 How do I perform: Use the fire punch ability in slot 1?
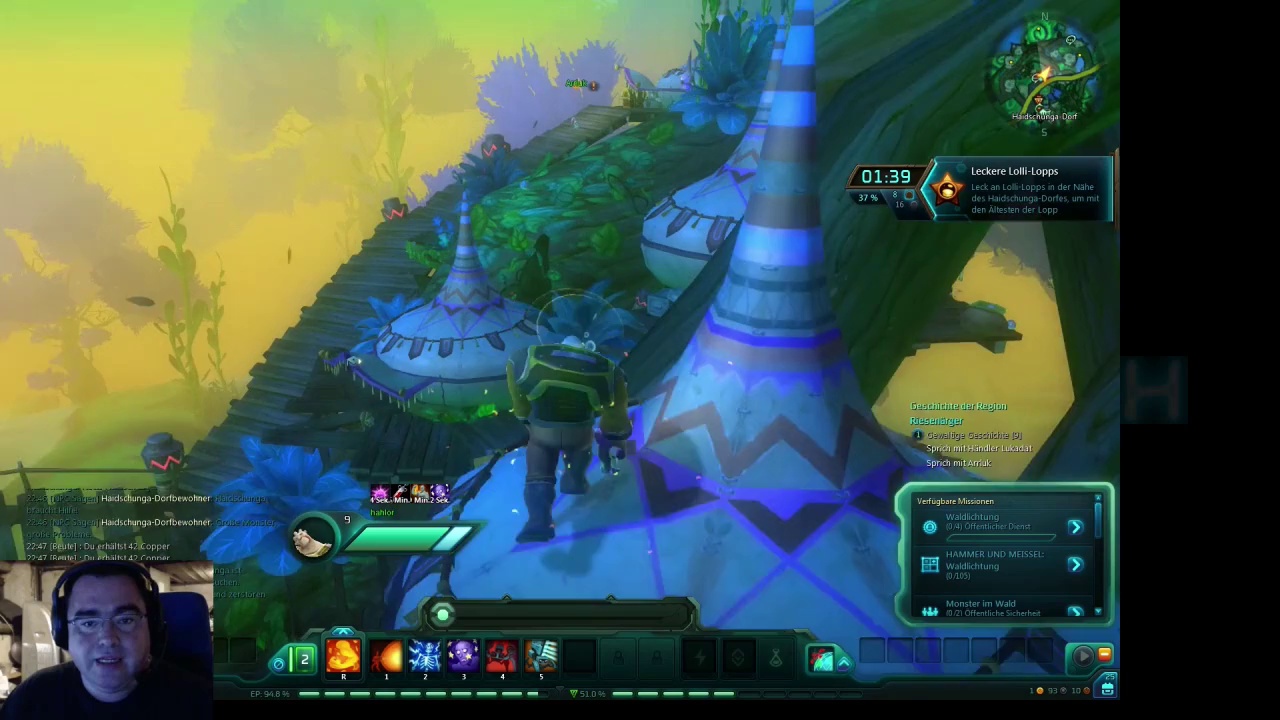[386, 657]
